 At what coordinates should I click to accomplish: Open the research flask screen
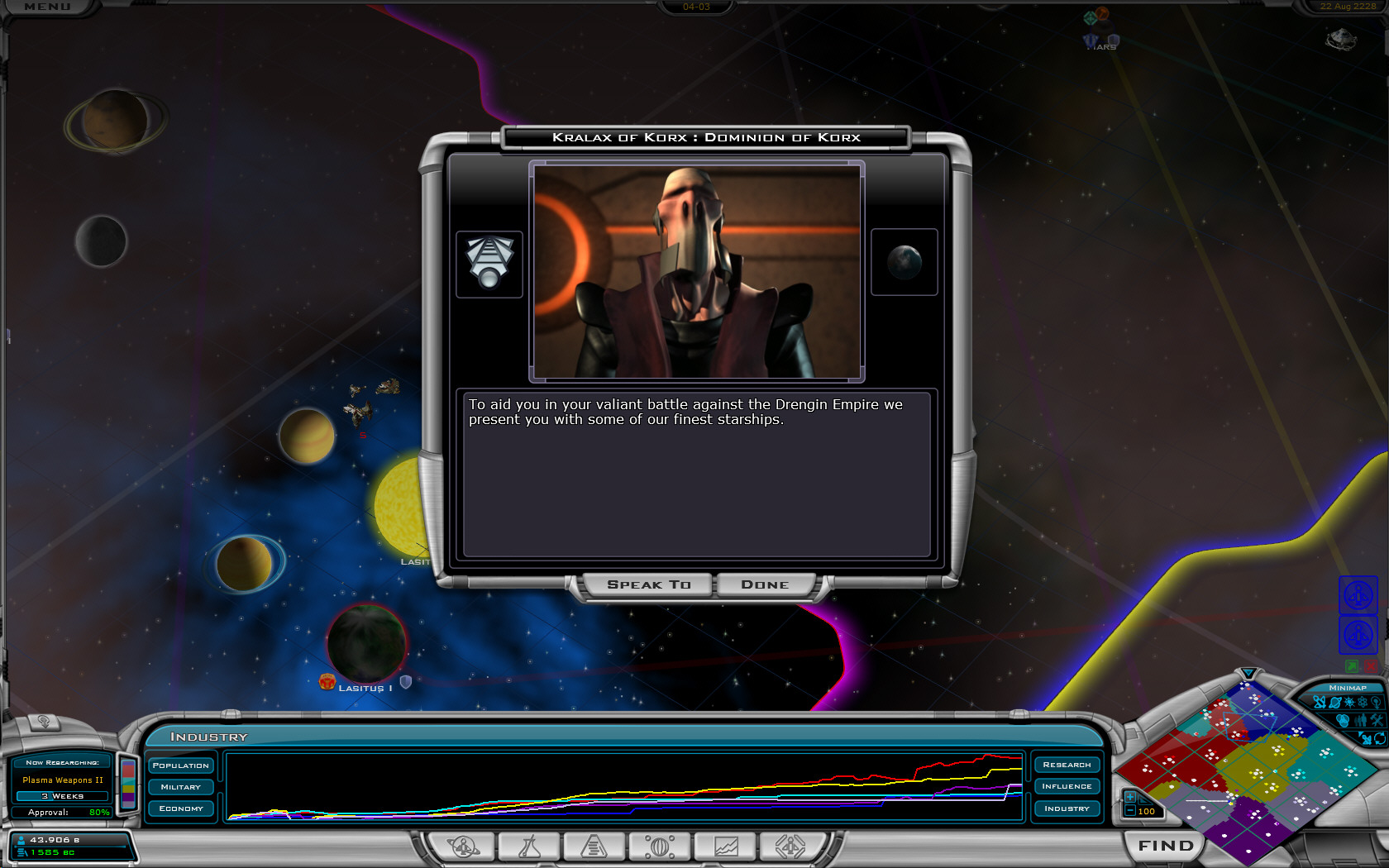pos(528,847)
